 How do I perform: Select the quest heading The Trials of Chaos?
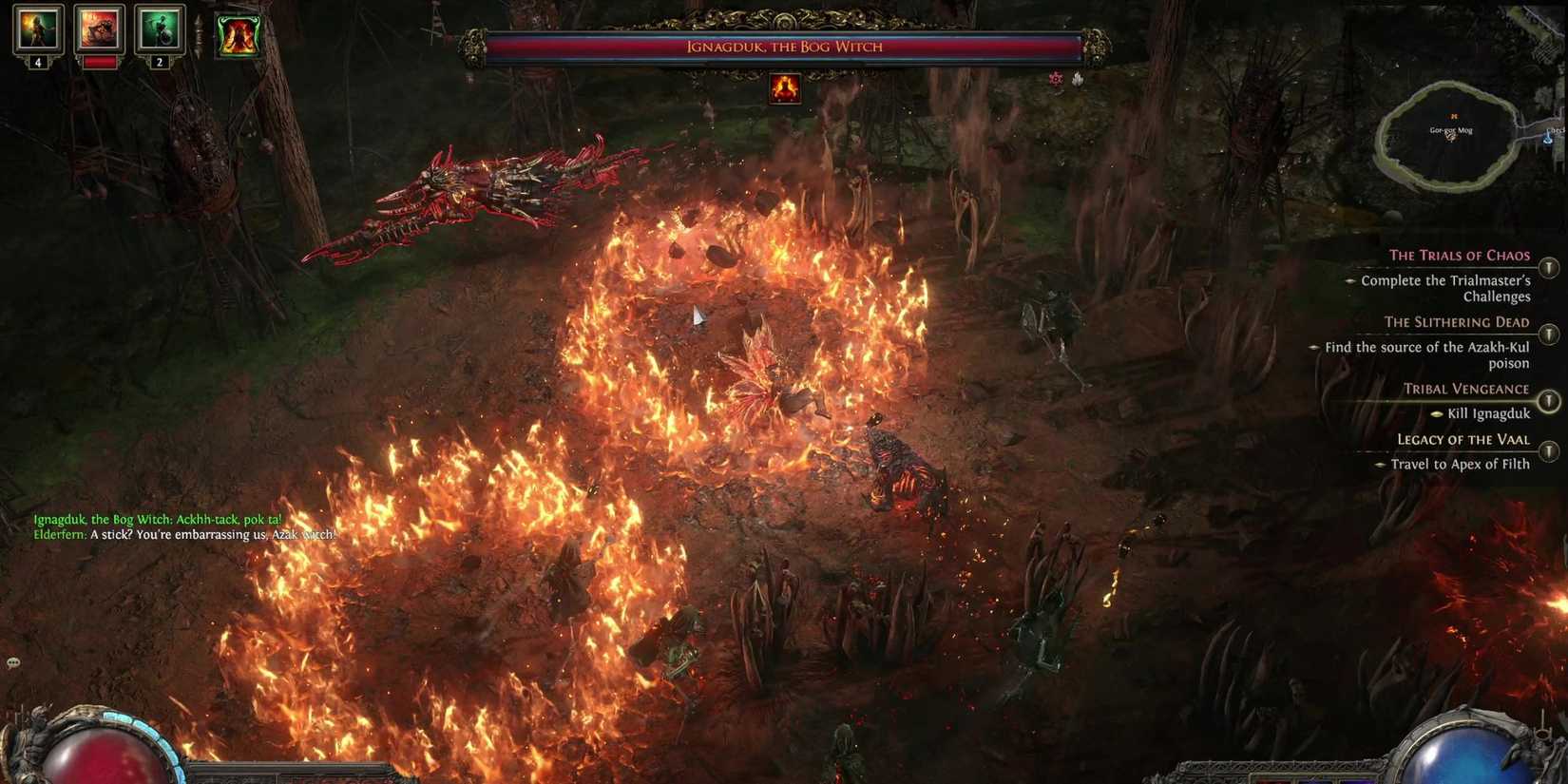click(x=1460, y=255)
